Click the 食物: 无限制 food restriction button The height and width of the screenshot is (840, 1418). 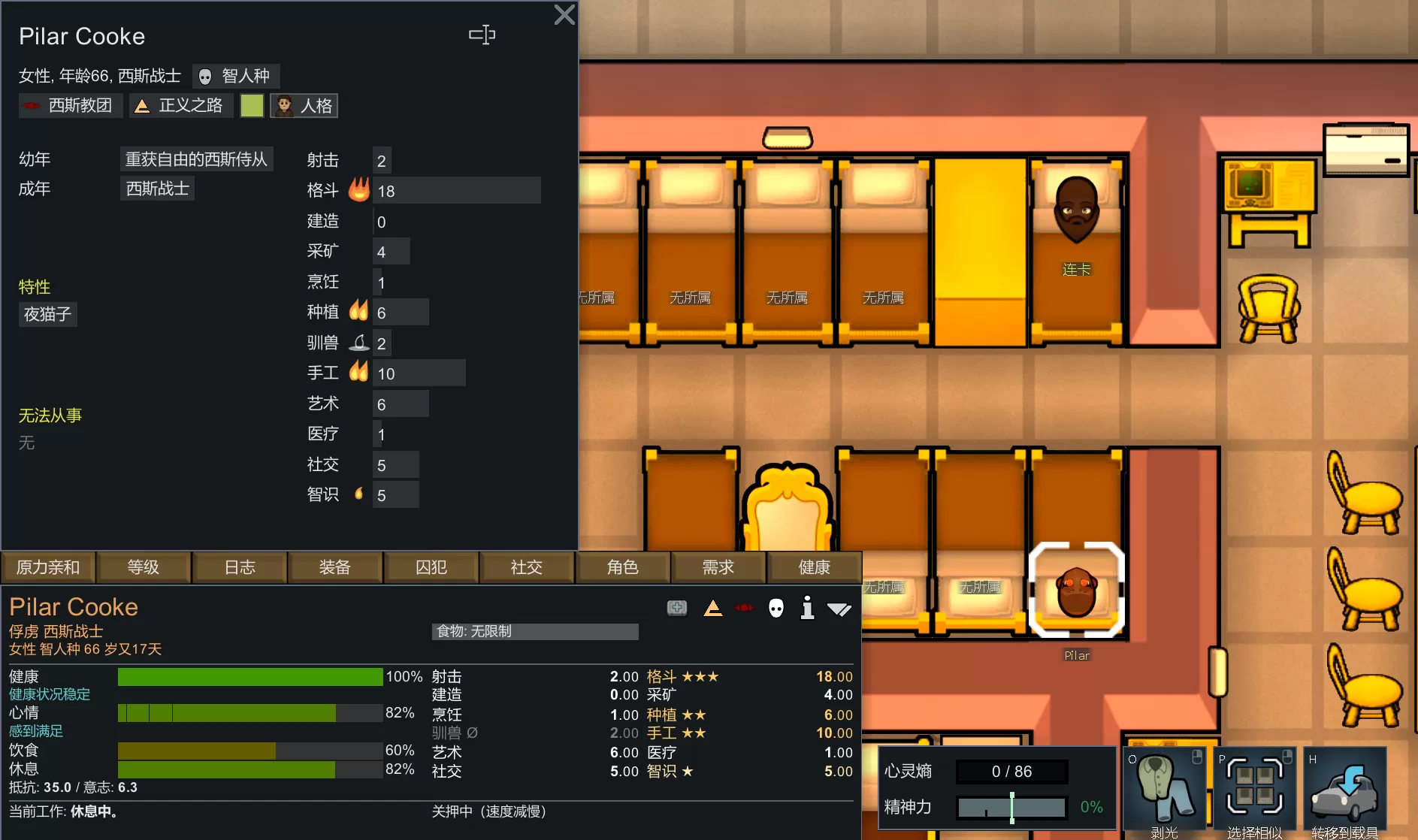point(535,631)
